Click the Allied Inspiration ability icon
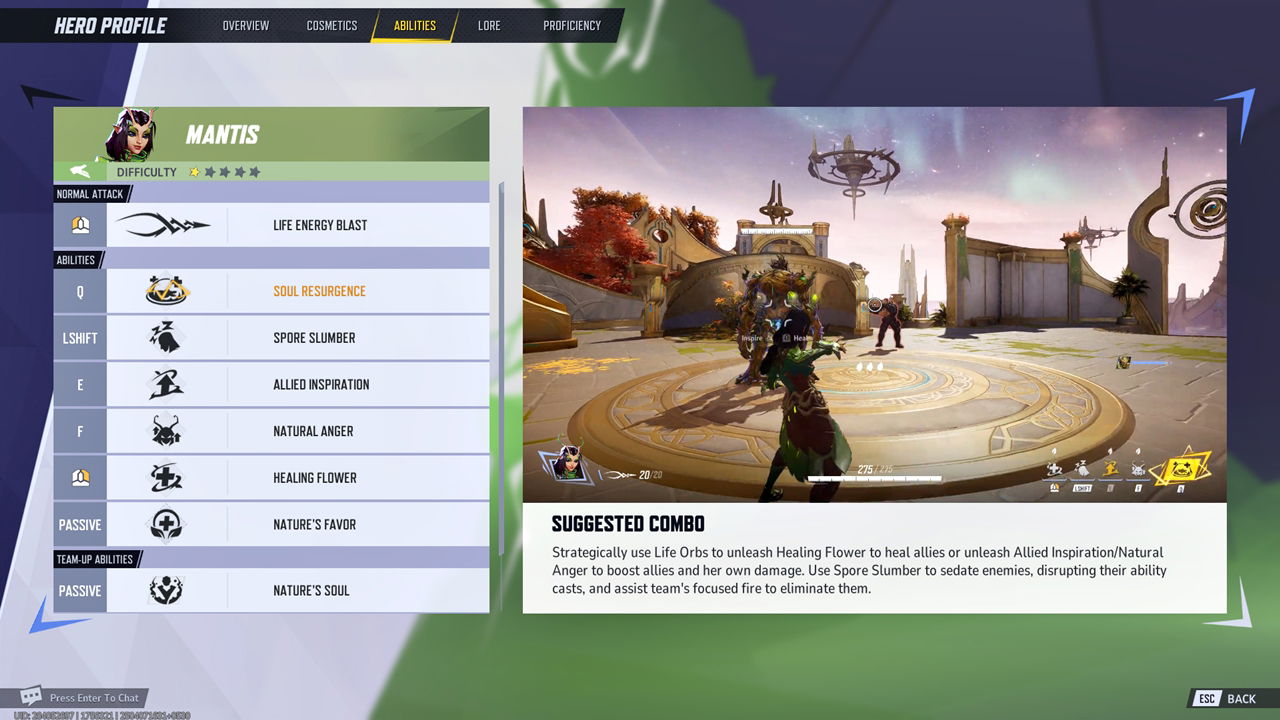 tap(166, 384)
